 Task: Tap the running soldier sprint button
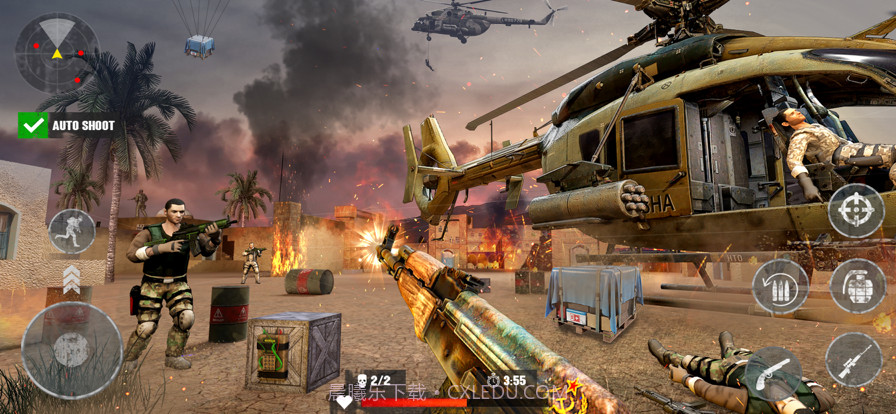tap(72, 231)
